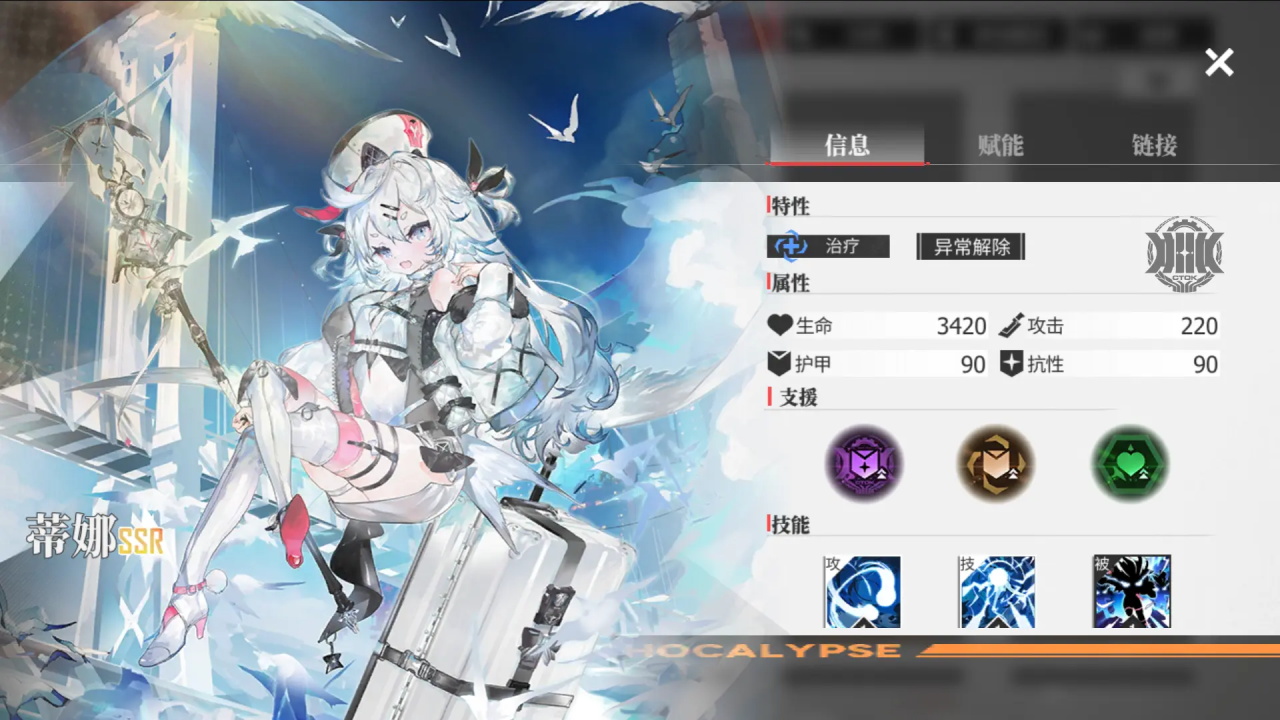The width and height of the screenshot is (1280, 720).
Task: Expand the attack skill upgrade arrow
Action: [862, 623]
